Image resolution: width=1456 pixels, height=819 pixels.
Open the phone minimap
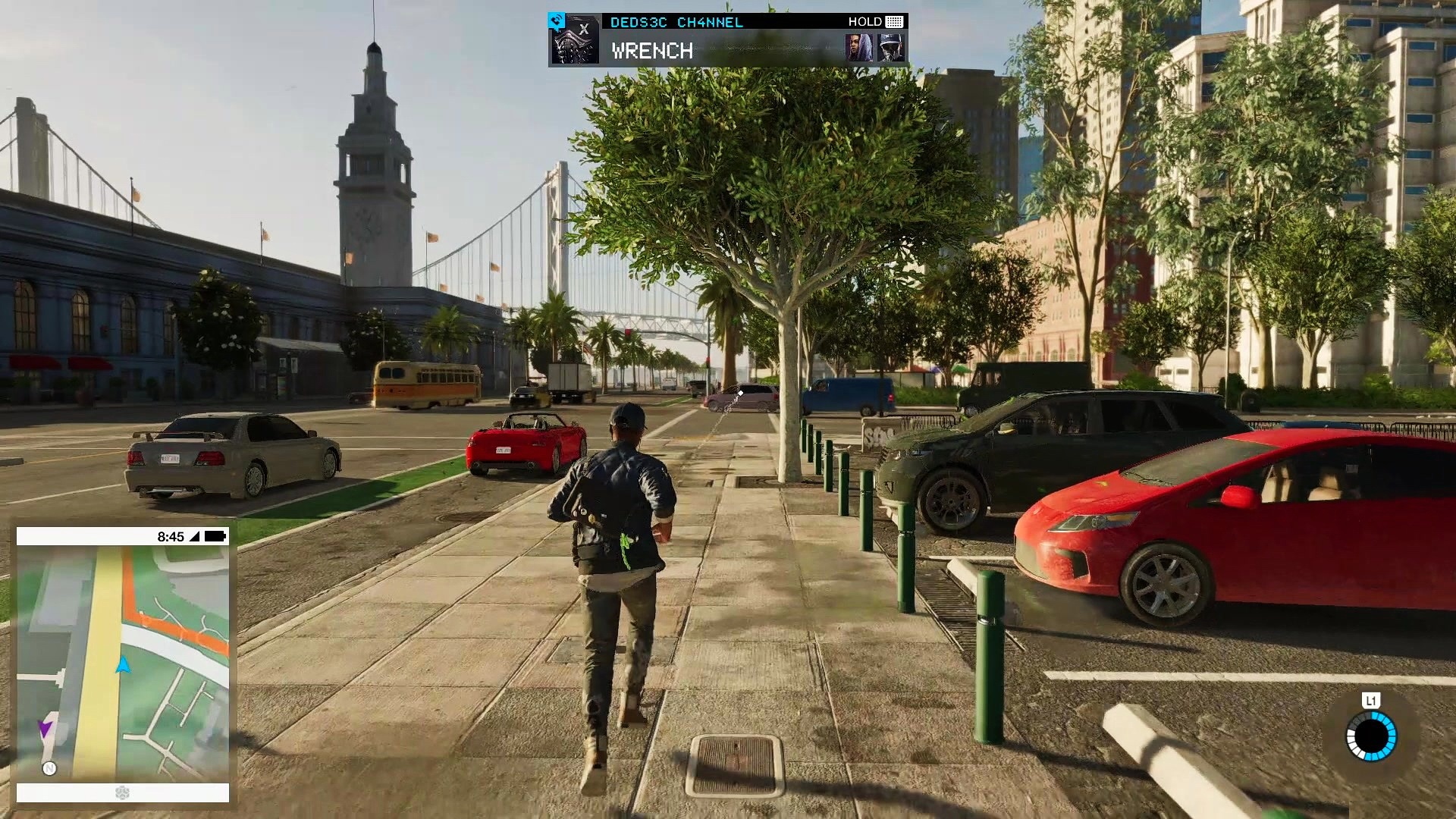pyautogui.click(x=123, y=664)
